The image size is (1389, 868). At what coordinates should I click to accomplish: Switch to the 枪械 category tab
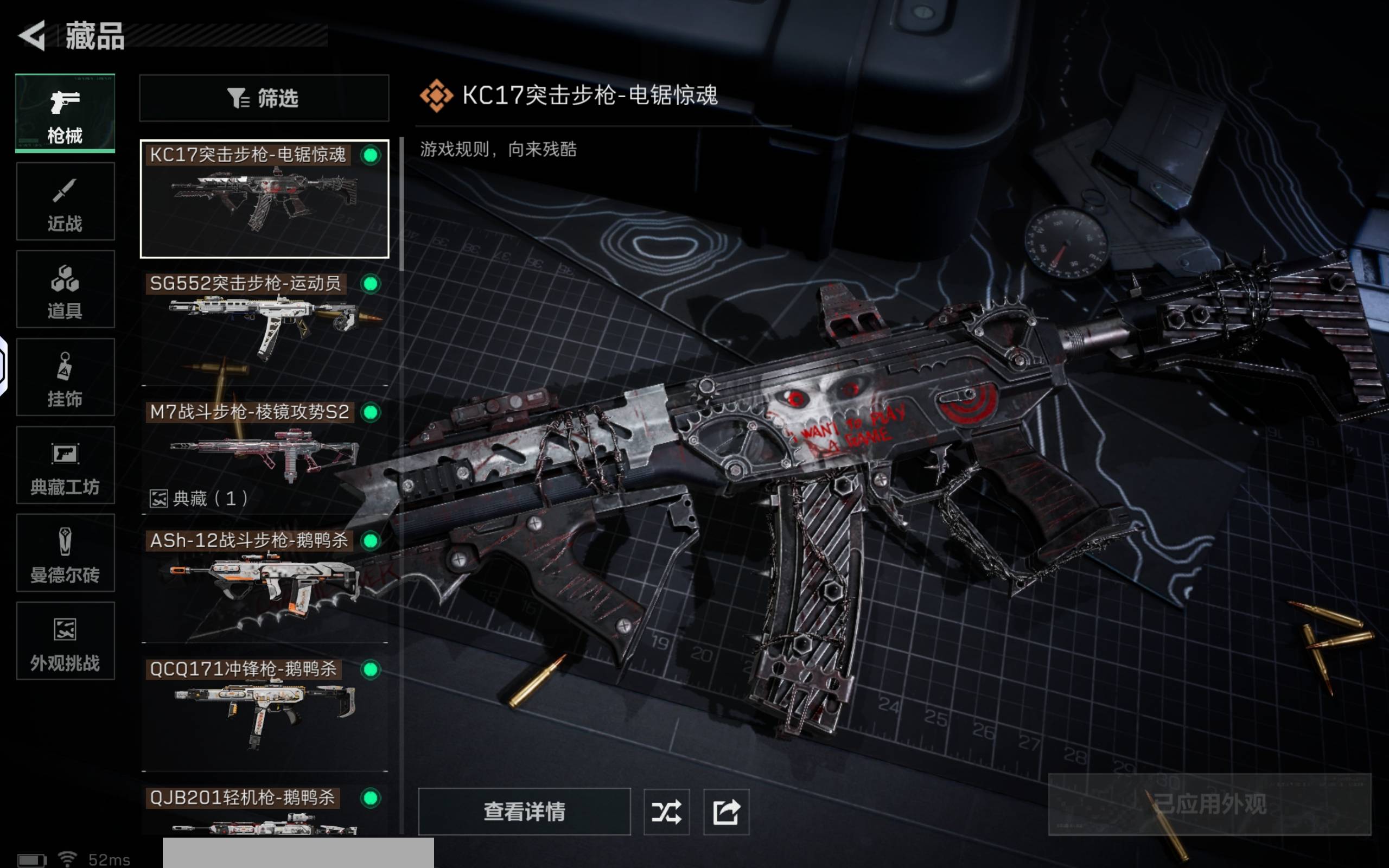65,113
